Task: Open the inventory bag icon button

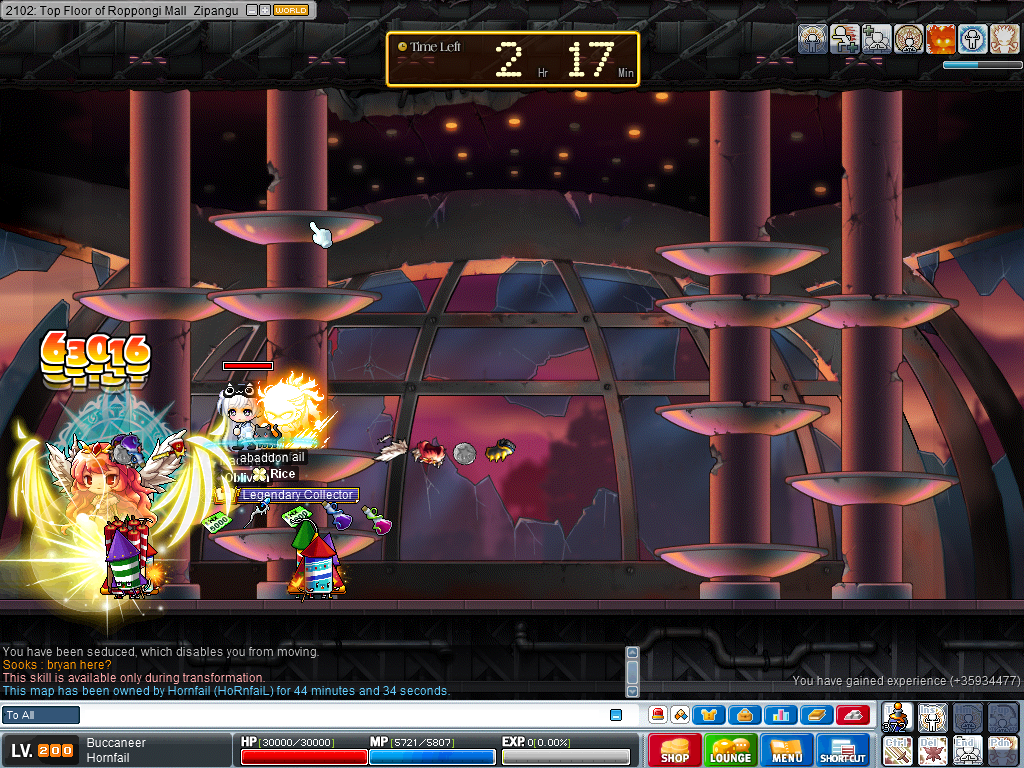Action: click(745, 715)
